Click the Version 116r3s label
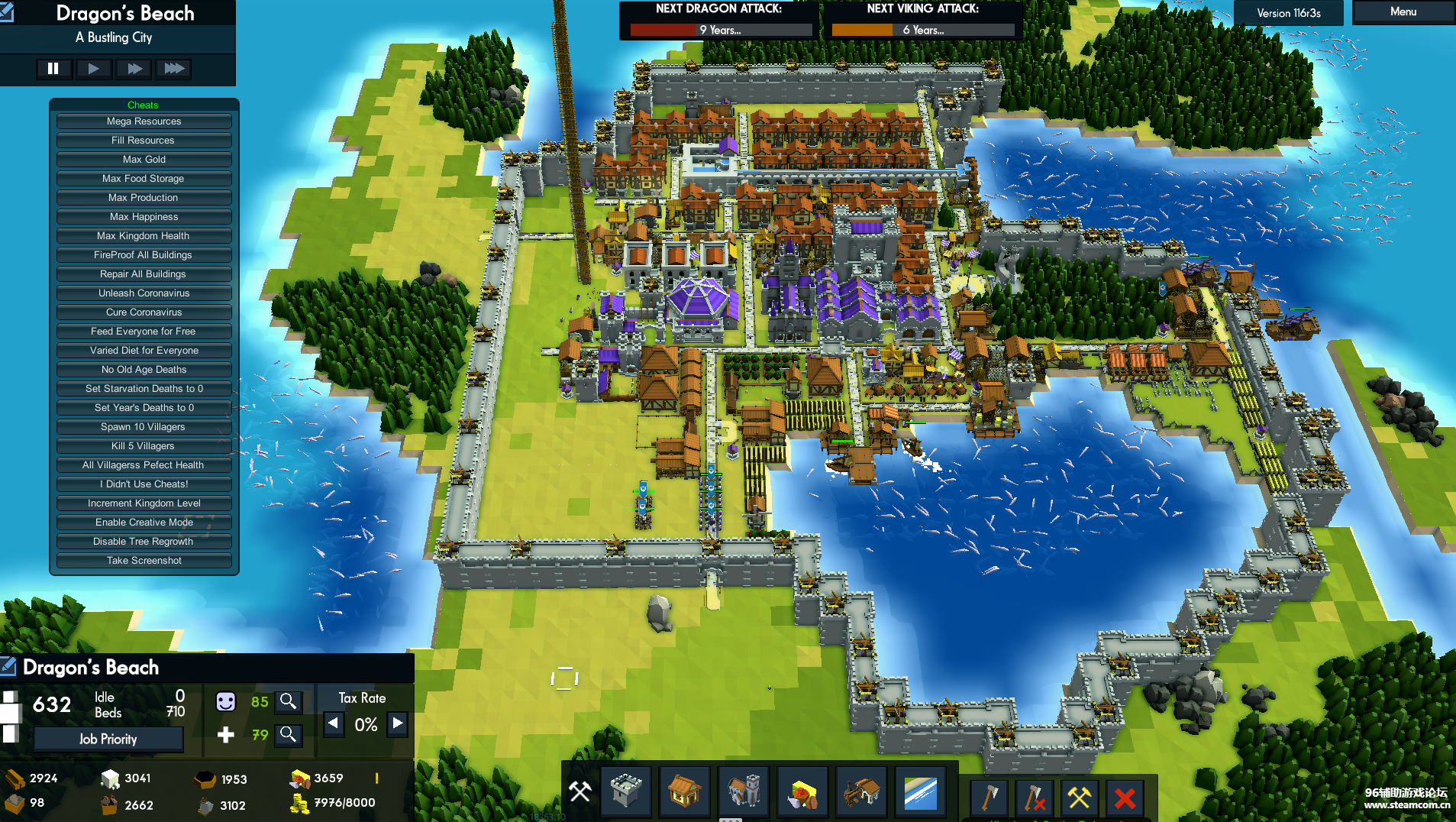 coord(1288,12)
